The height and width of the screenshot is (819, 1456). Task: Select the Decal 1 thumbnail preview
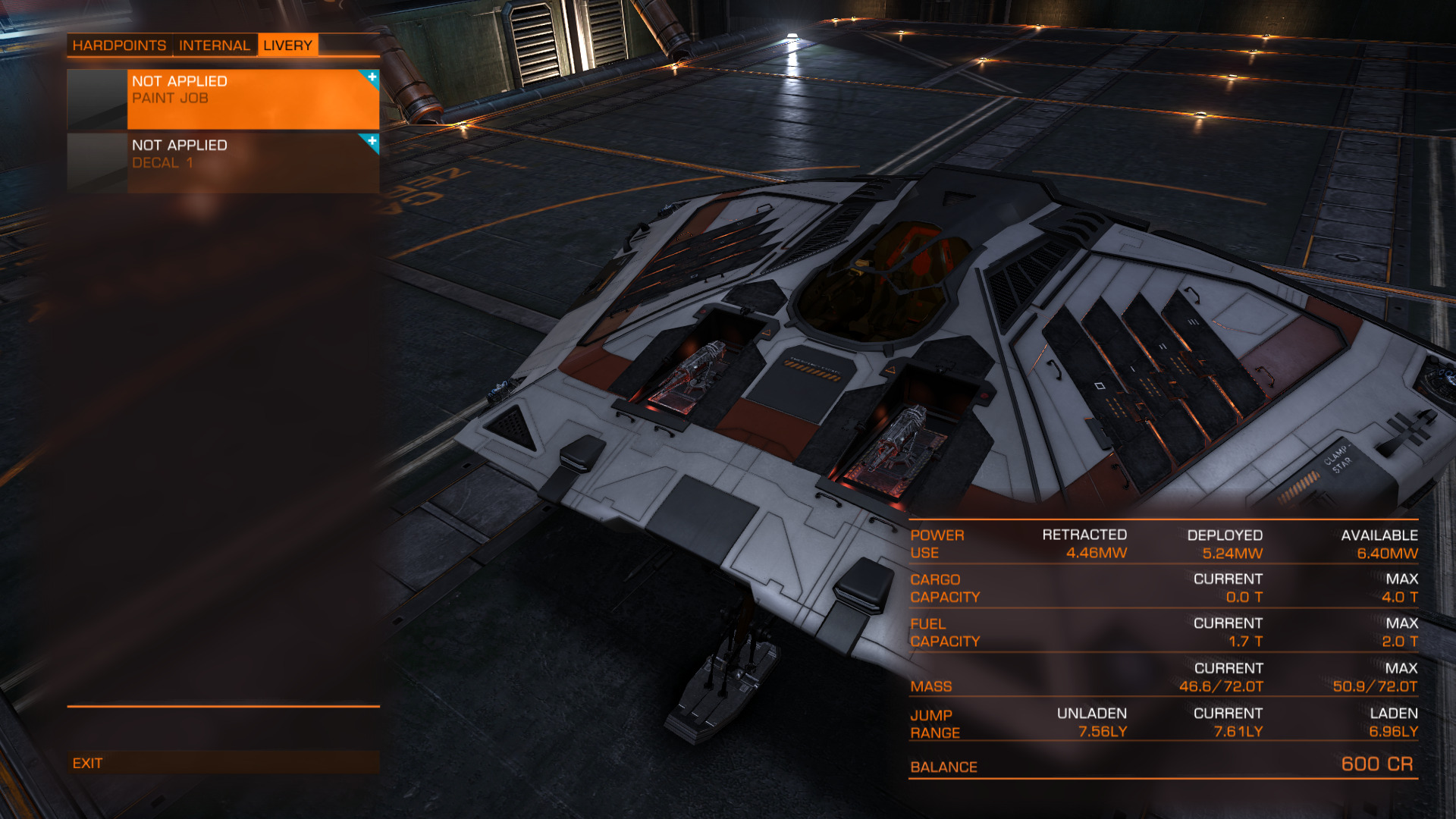pyautogui.click(x=96, y=162)
